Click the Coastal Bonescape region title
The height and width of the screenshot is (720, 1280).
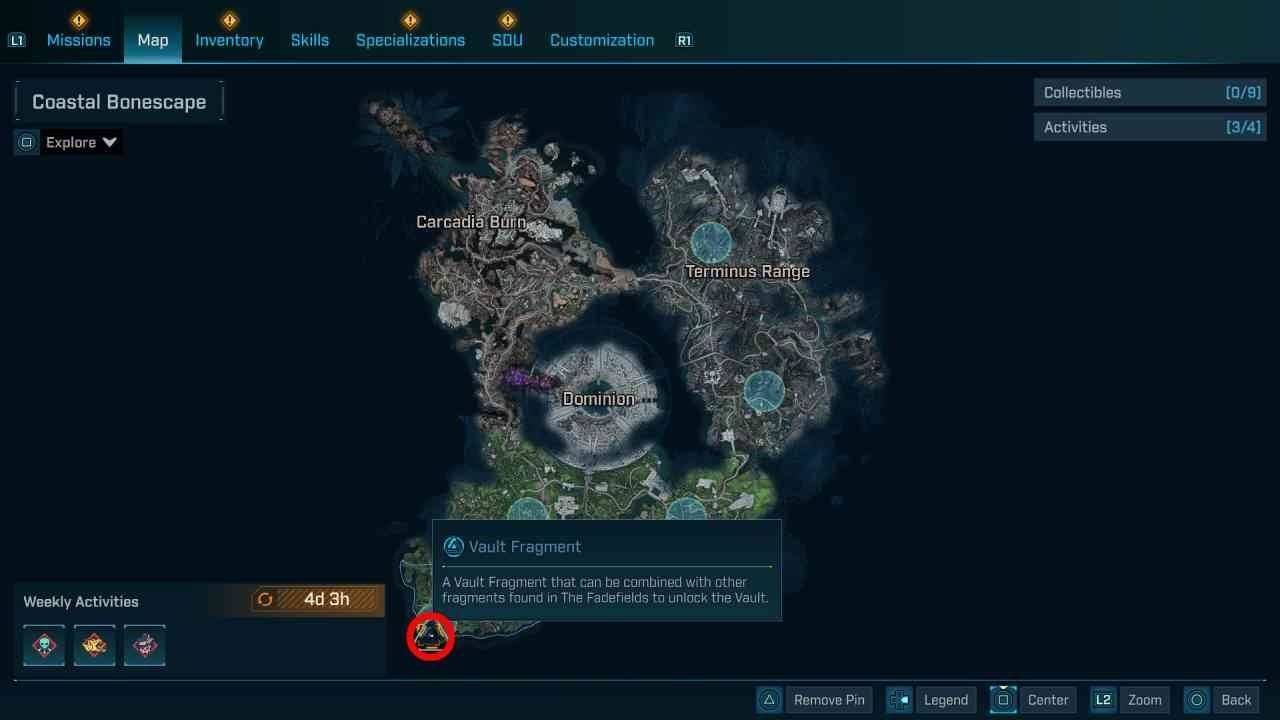(119, 102)
